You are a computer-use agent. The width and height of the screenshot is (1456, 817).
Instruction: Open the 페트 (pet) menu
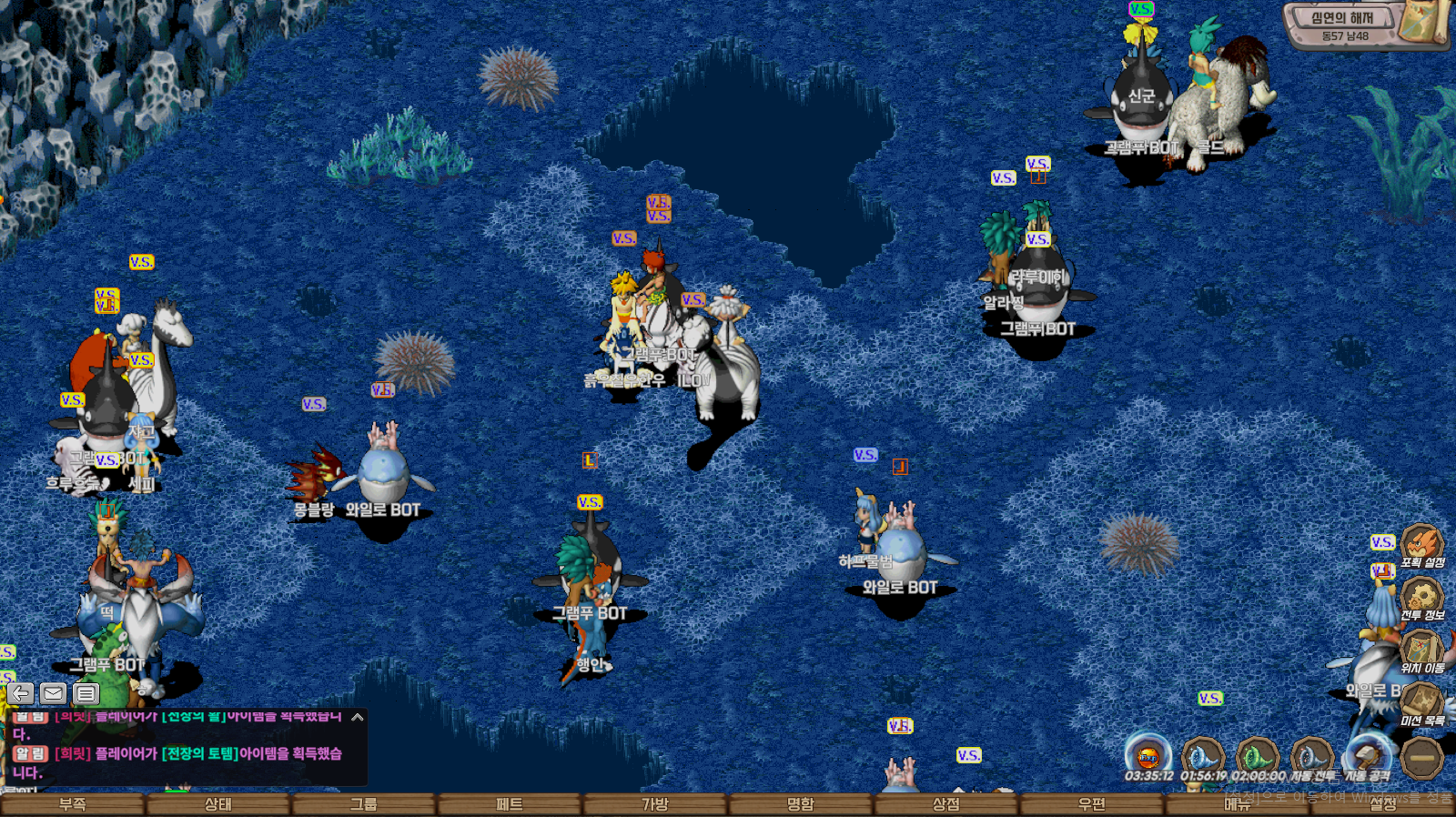510,804
